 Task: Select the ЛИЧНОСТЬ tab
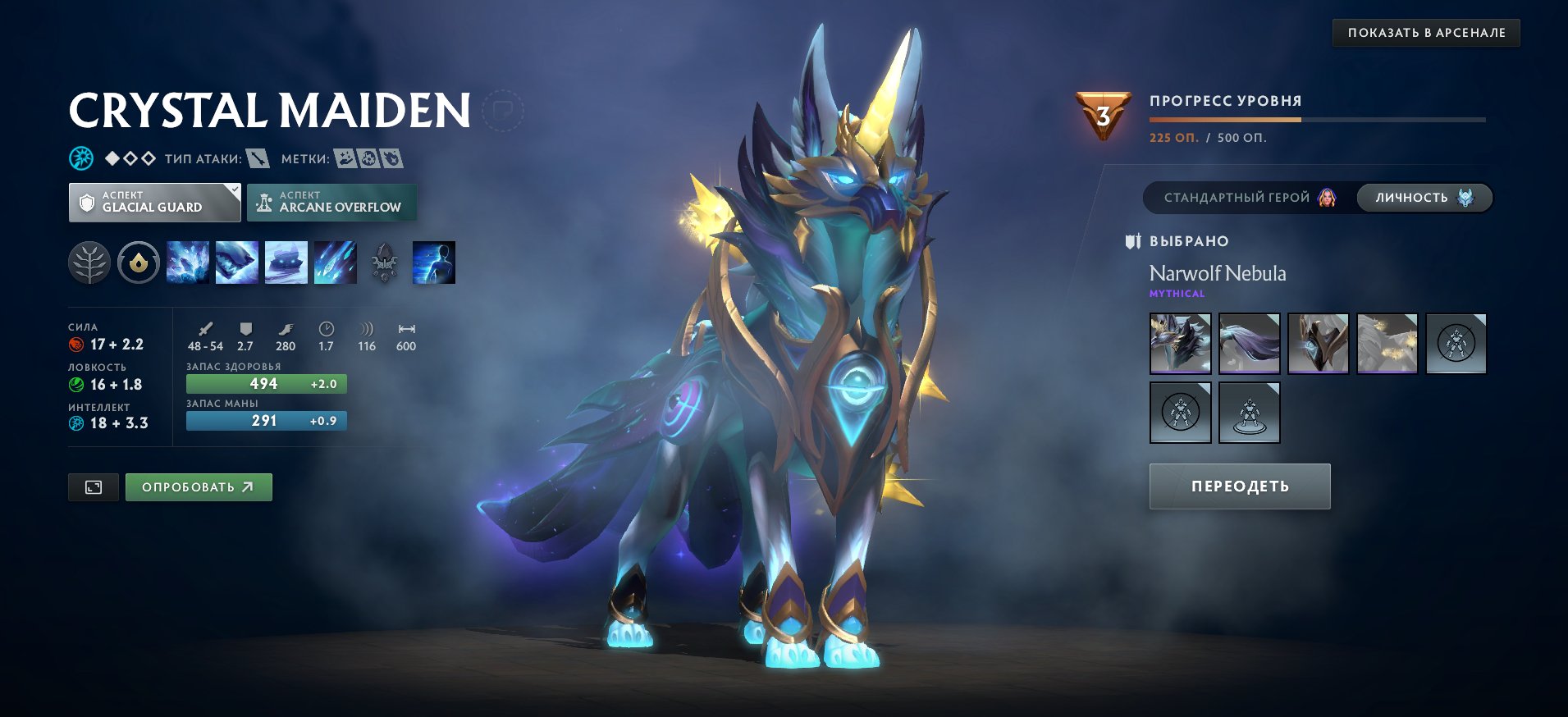[x=1423, y=198]
